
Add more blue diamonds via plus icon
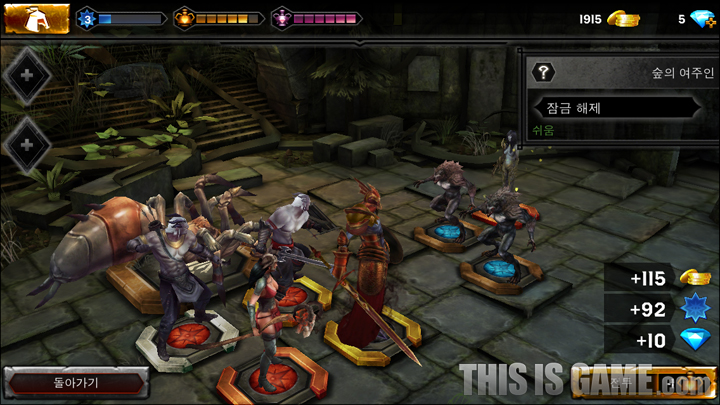[704, 19]
